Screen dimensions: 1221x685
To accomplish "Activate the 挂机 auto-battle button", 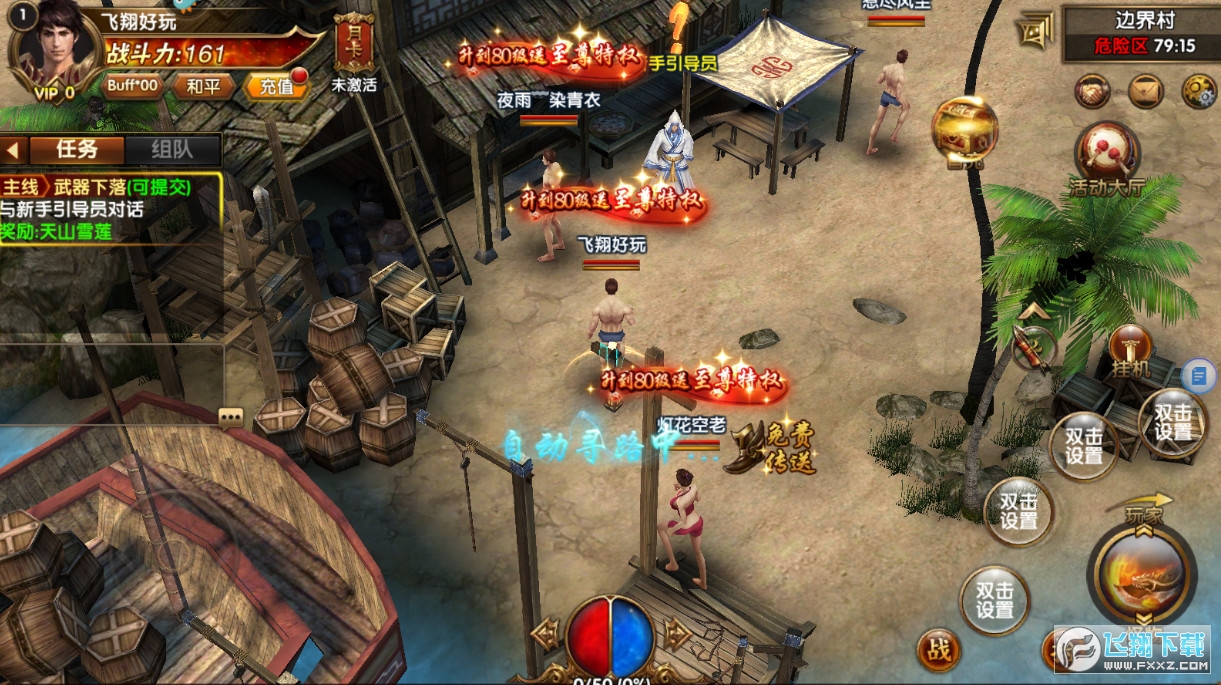I will (1131, 350).
